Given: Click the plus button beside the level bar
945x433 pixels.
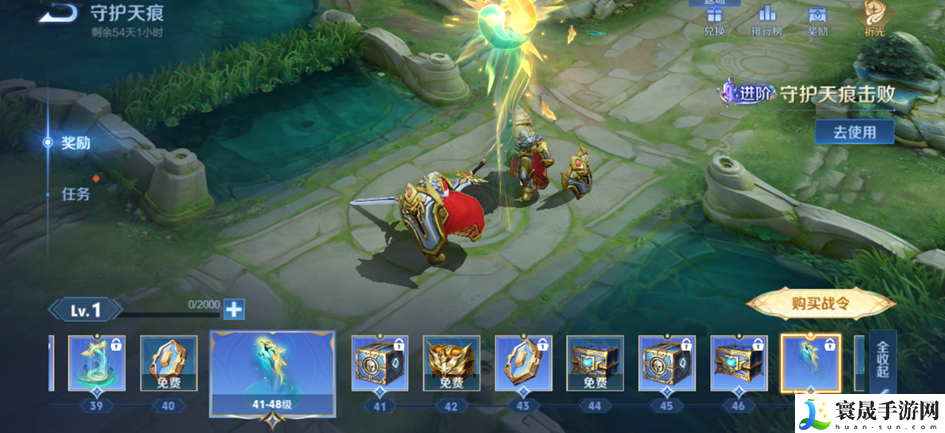Looking at the screenshot, I should (x=234, y=310).
